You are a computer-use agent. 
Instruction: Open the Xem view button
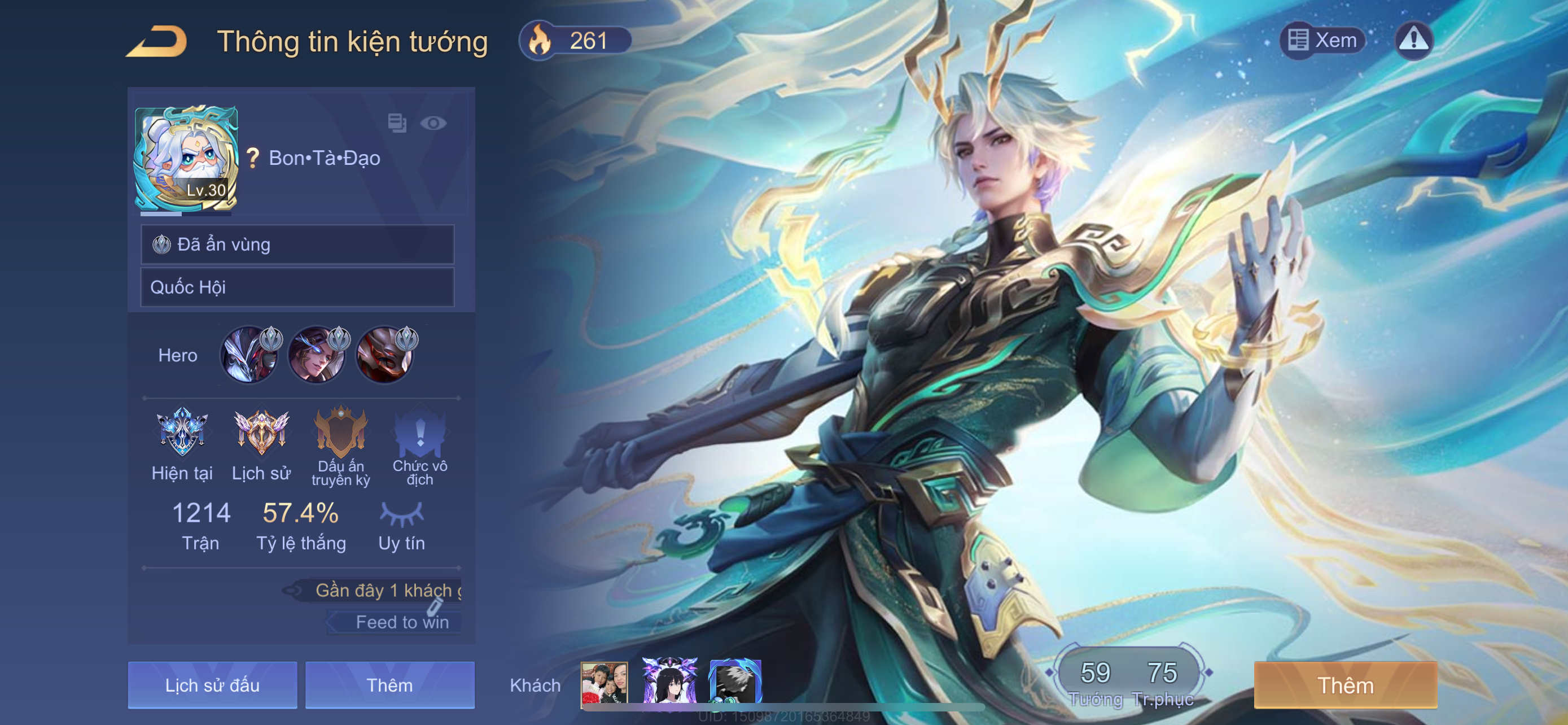(1323, 40)
